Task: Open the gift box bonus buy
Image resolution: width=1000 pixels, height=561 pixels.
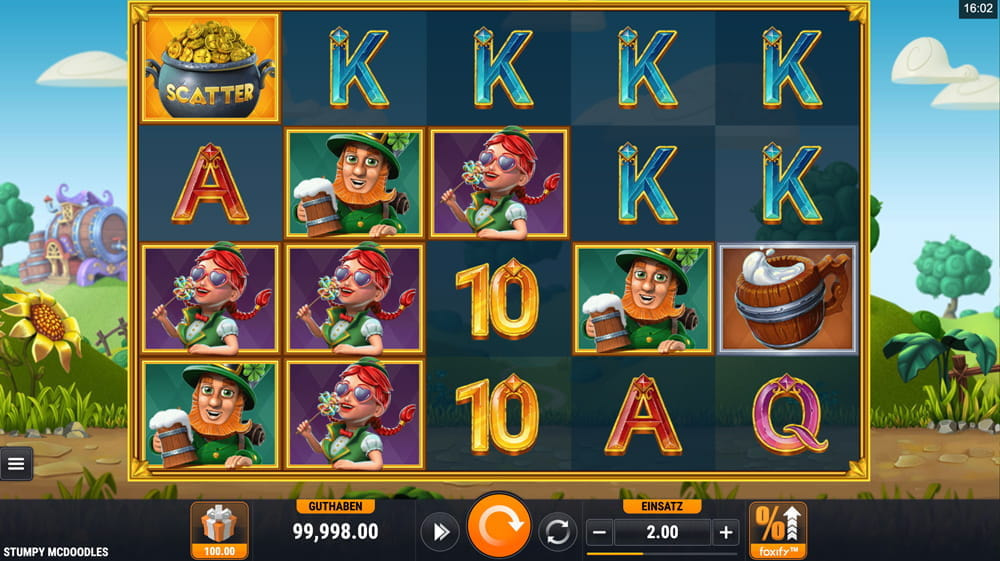Action: pyautogui.click(x=219, y=530)
